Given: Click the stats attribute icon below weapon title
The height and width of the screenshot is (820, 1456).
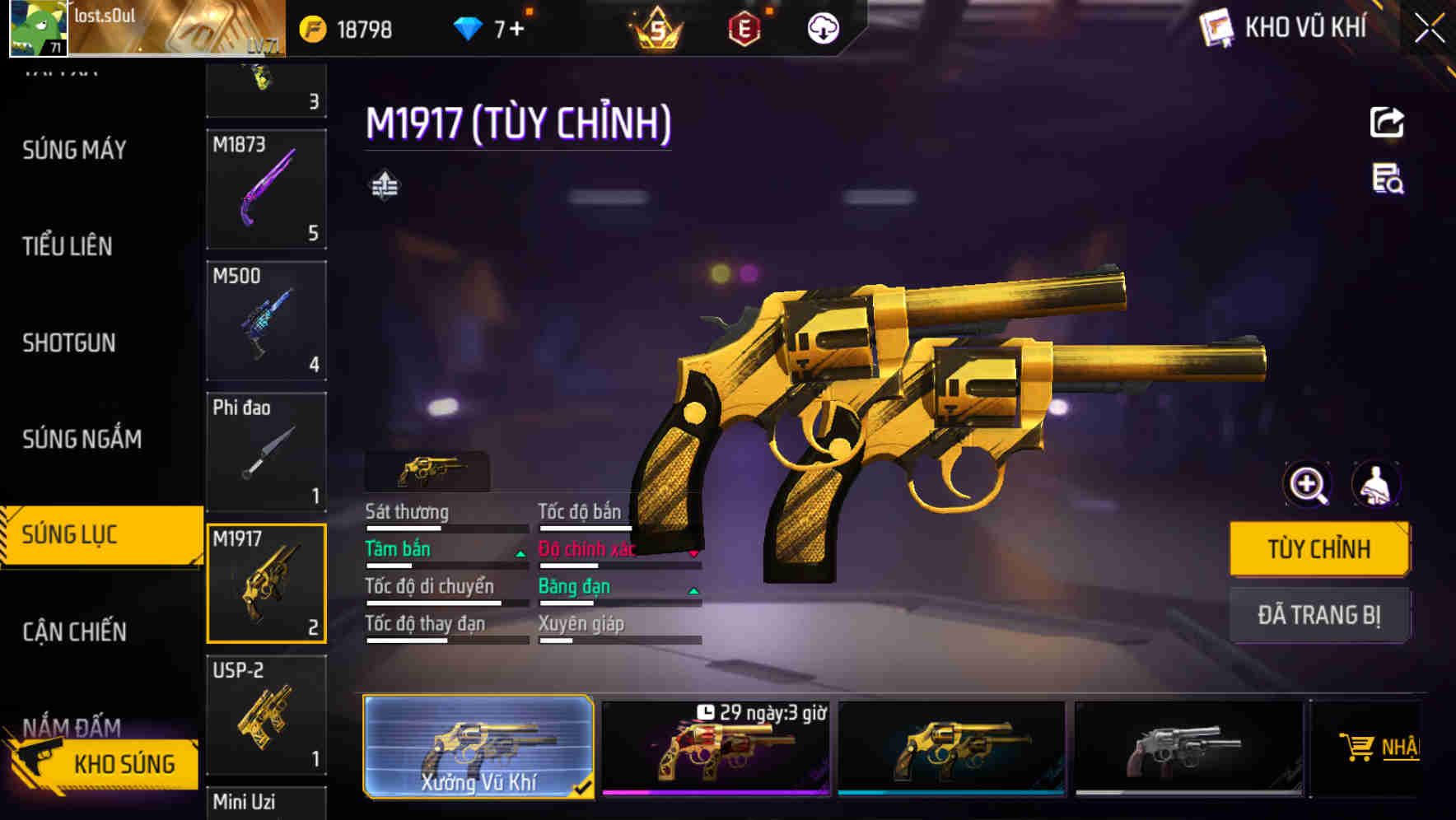Looking at the screenshot, I should (385, 183).
